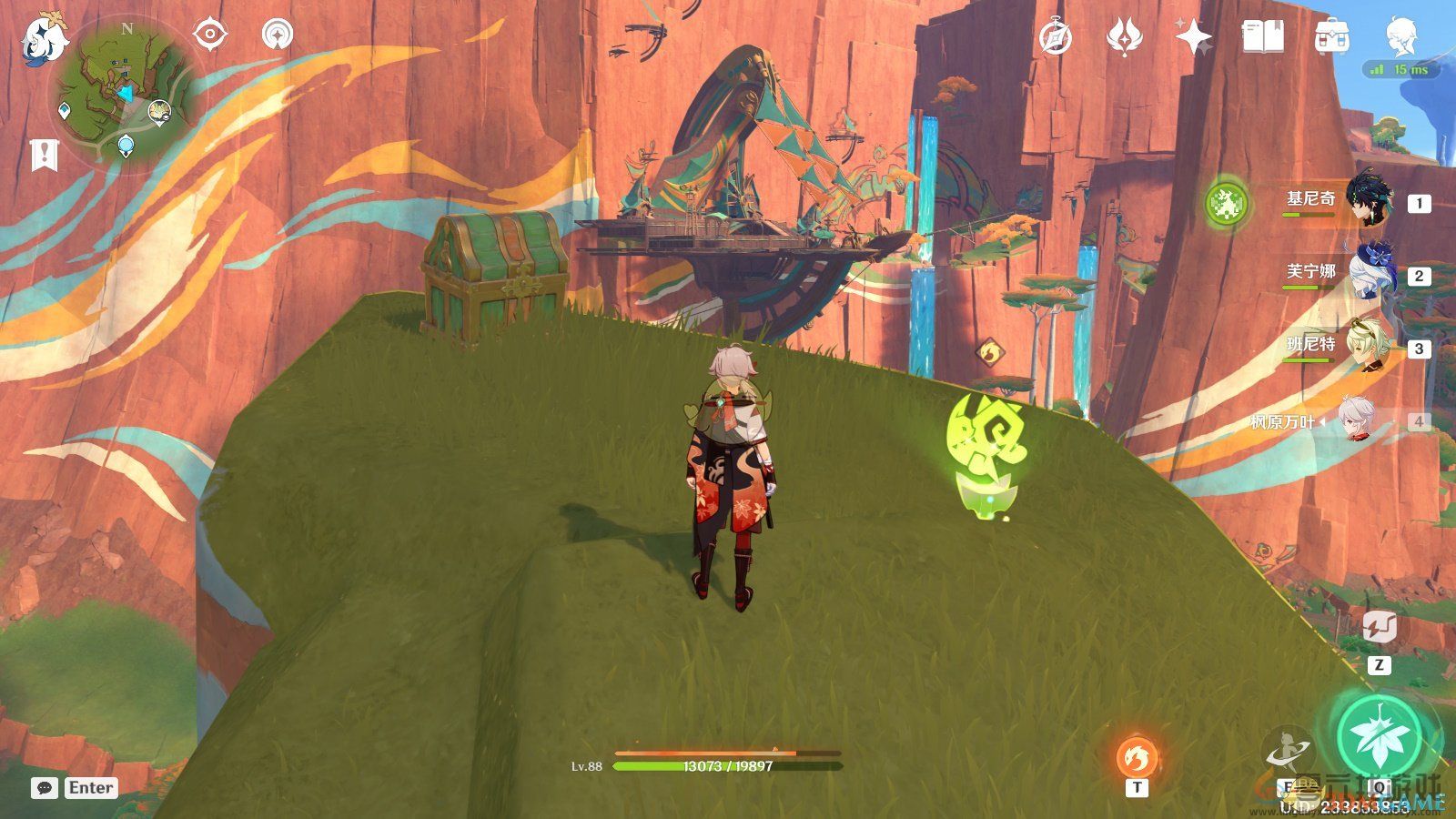Screen dimensions: 1456x819
Task: Select active character 枫原万叶
Action: click(1356, 421)
